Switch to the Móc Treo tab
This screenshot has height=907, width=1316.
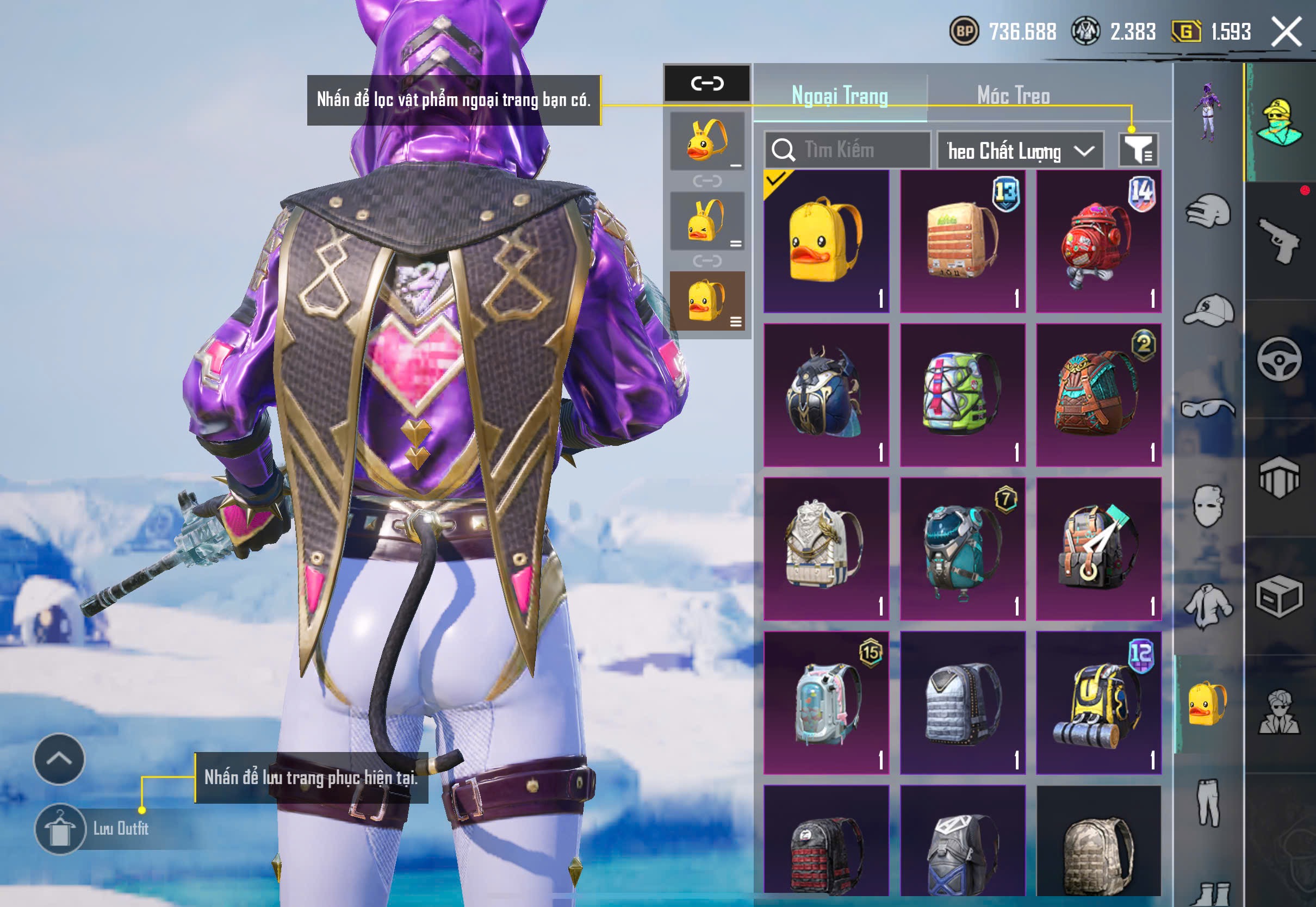coord(1013,96)
